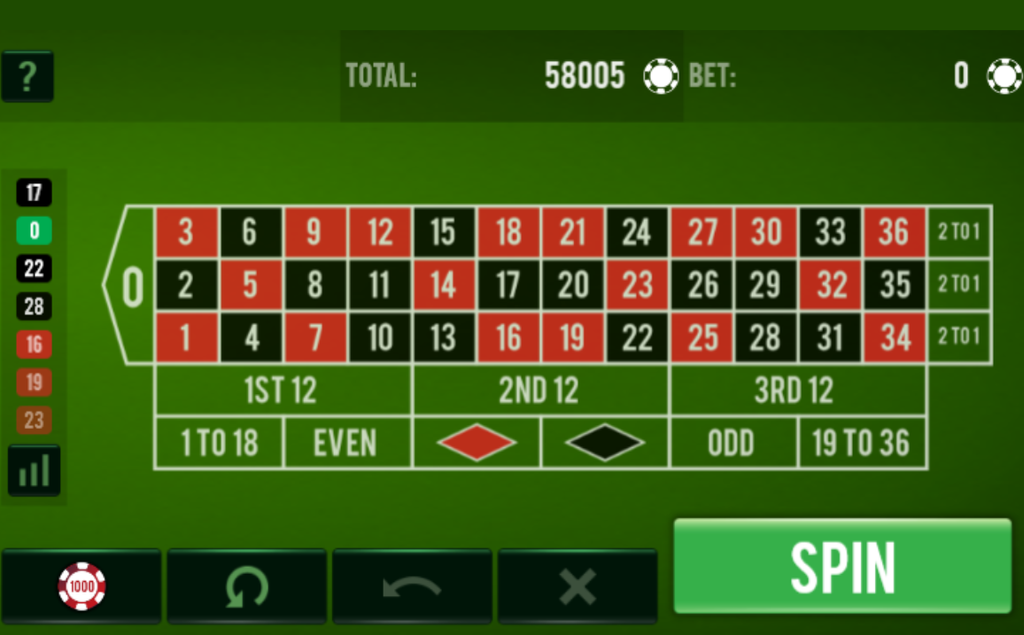Place a chip on red 36
The image size is (1024, 635).
[894, 232]
